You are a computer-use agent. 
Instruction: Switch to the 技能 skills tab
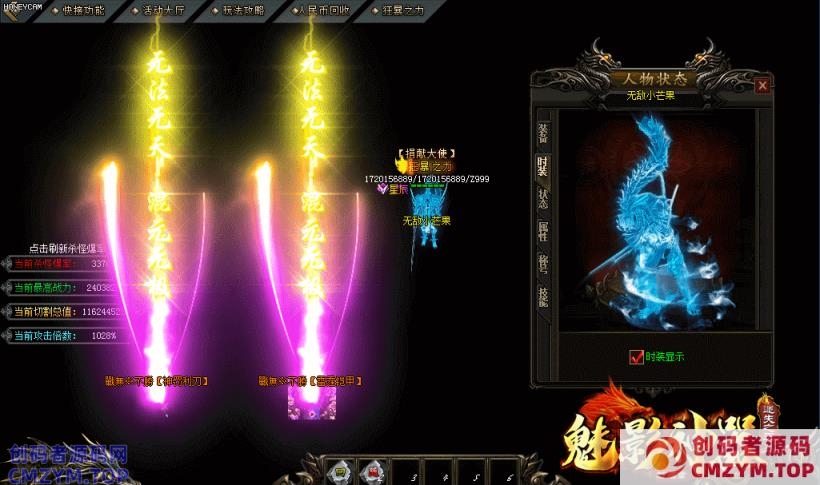click(542, 297)
